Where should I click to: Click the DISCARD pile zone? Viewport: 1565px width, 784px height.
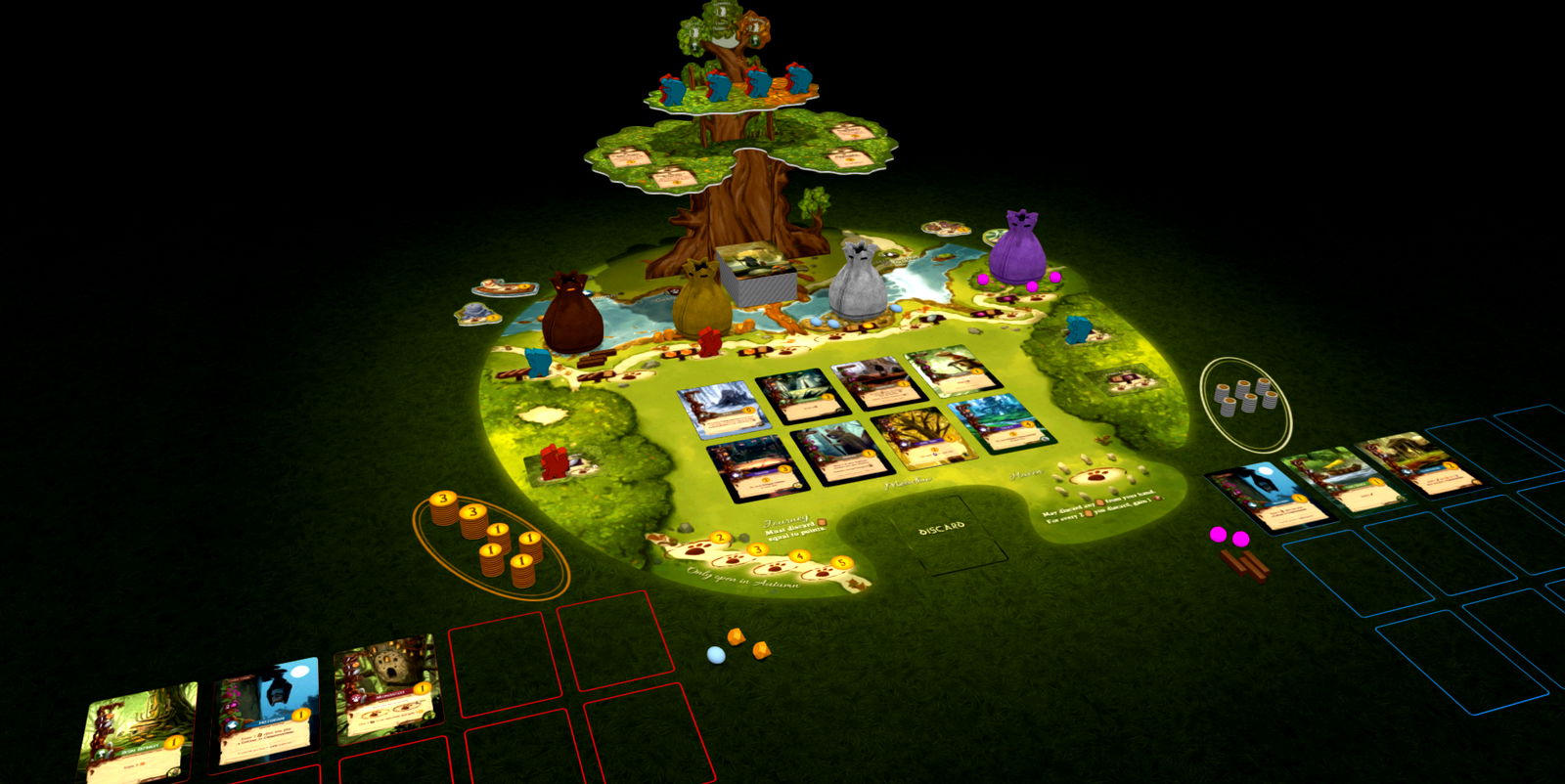click(944, 531)
